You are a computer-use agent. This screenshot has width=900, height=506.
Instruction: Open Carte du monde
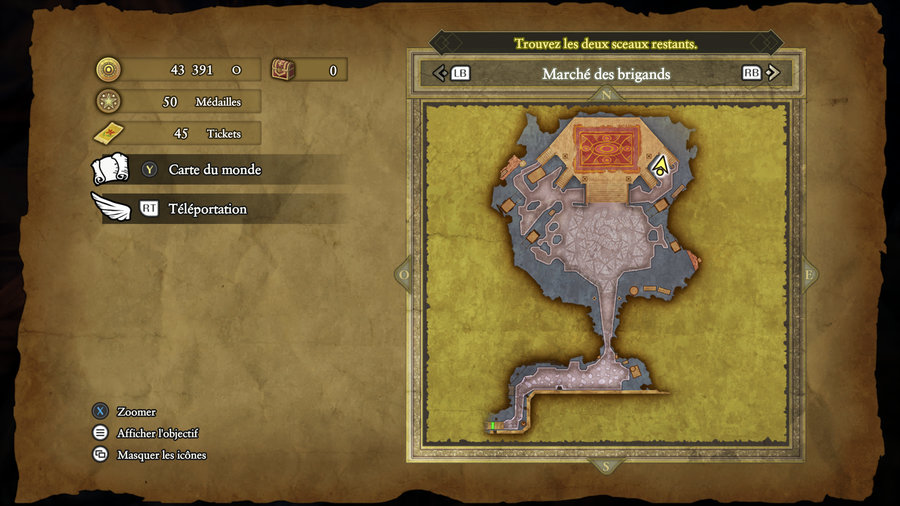coord(214,170)
